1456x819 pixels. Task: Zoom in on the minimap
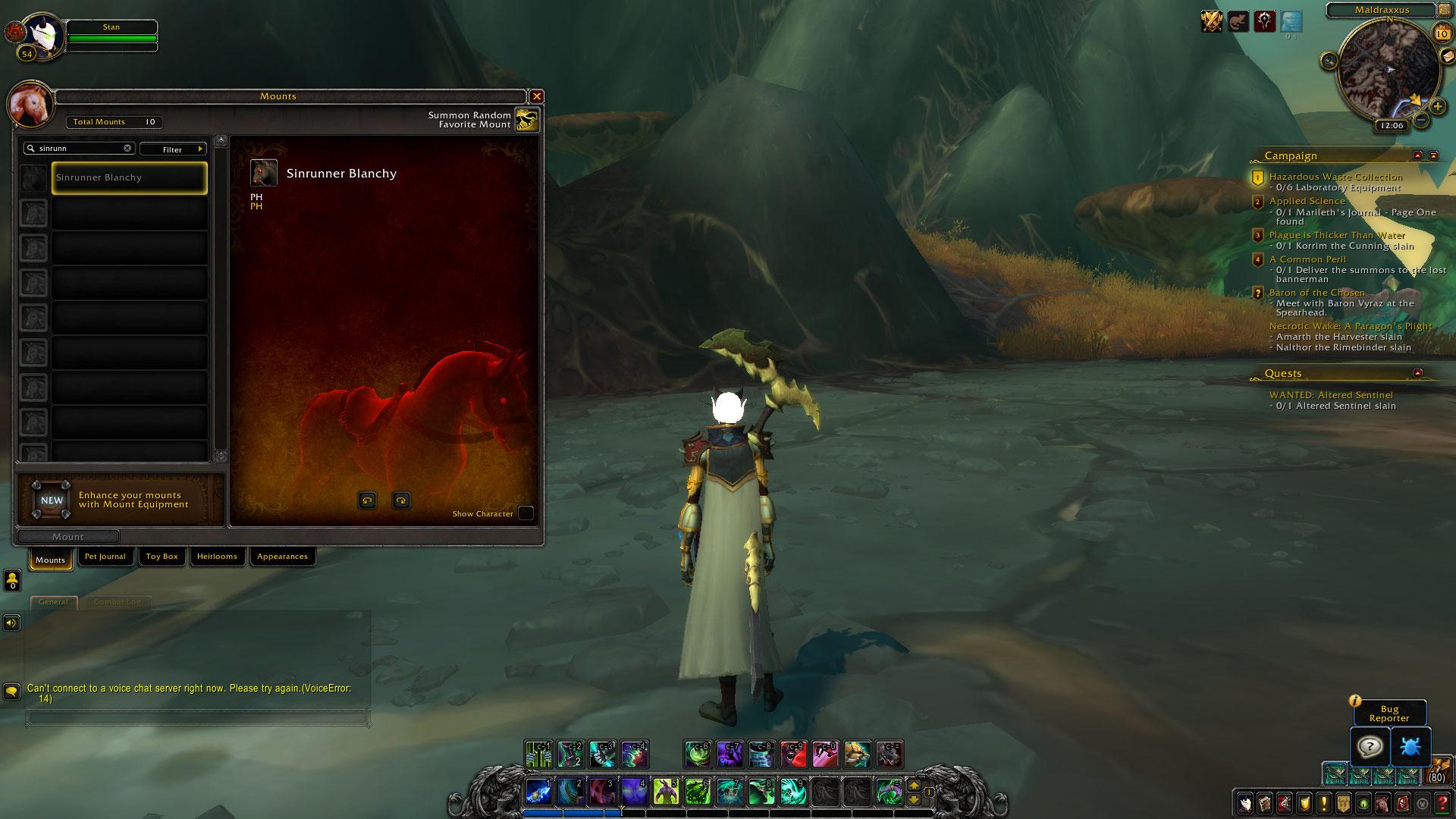pyautogui.click(x=1437, y=107)
